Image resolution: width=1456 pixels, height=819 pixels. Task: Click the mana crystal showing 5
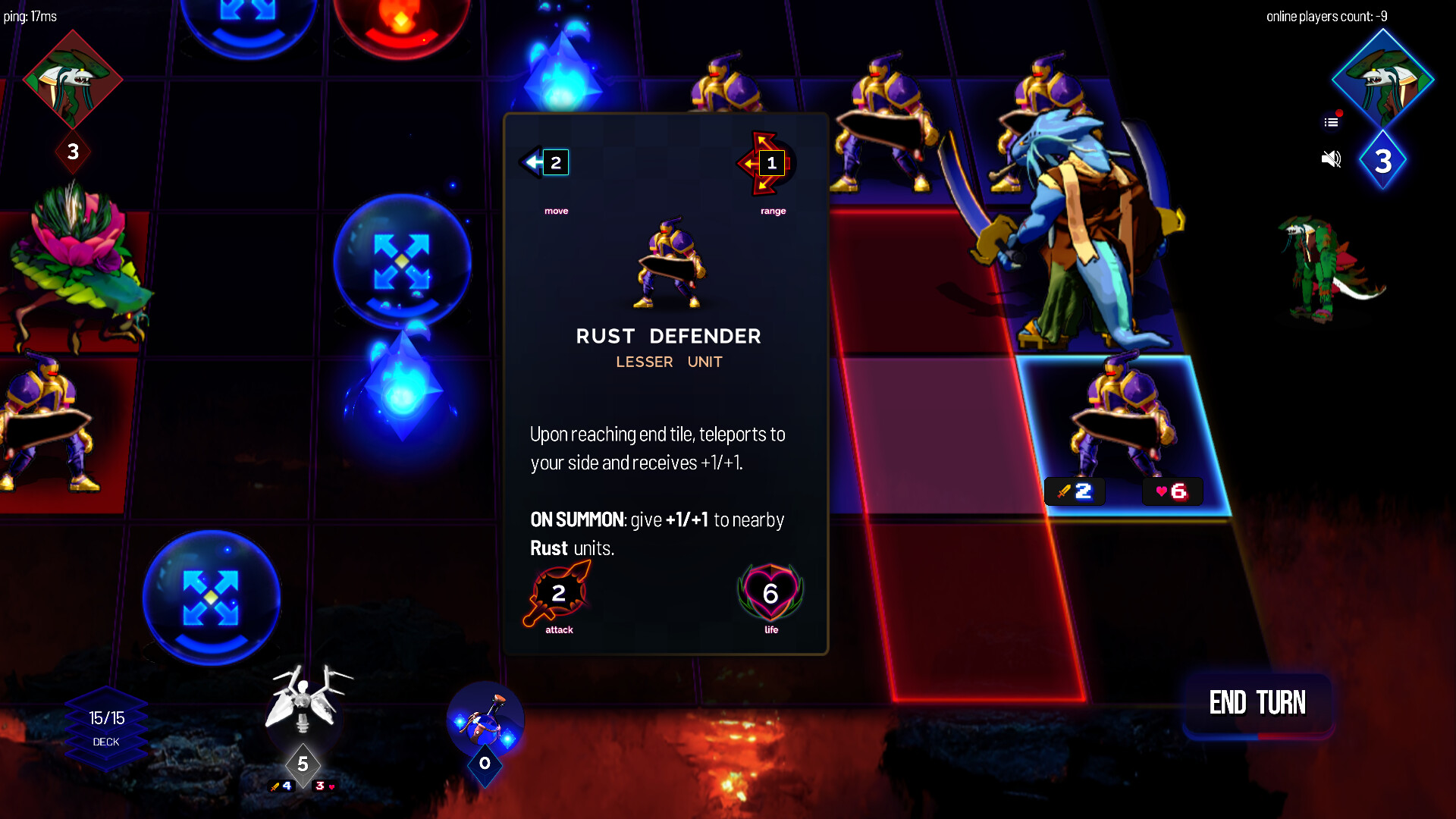[x=304, y=766]
